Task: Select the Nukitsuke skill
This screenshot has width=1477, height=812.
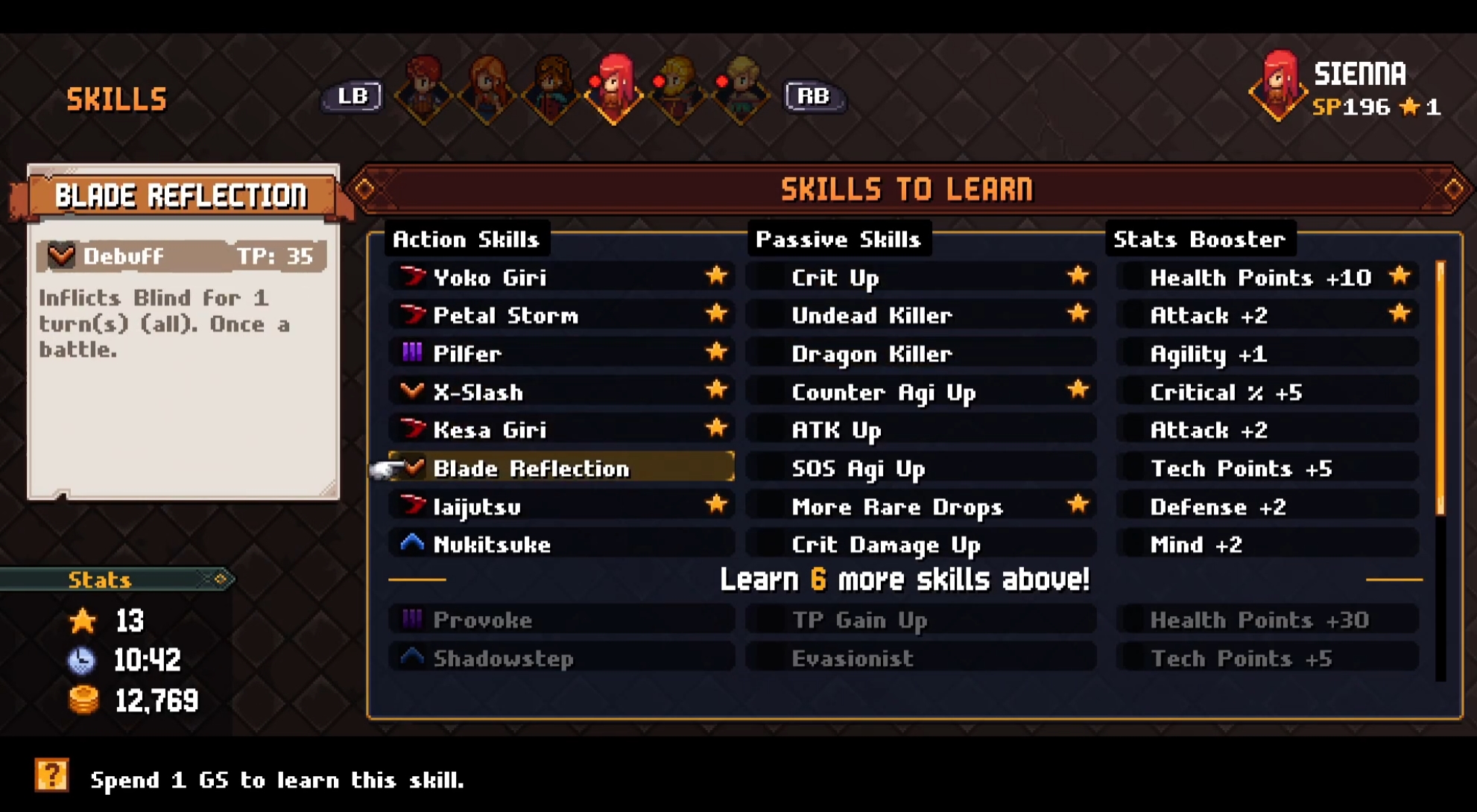Action: pos(559,545)
